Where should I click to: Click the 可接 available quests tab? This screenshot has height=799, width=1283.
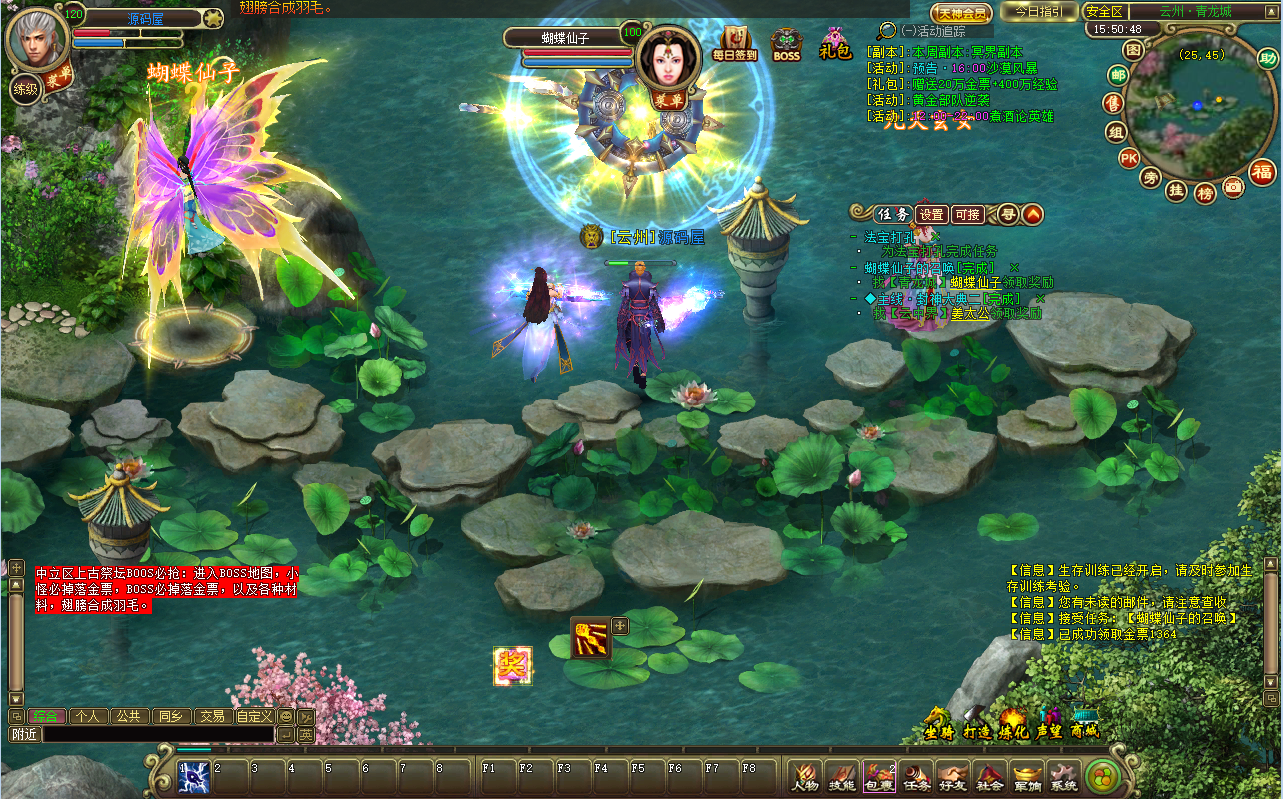968,214
